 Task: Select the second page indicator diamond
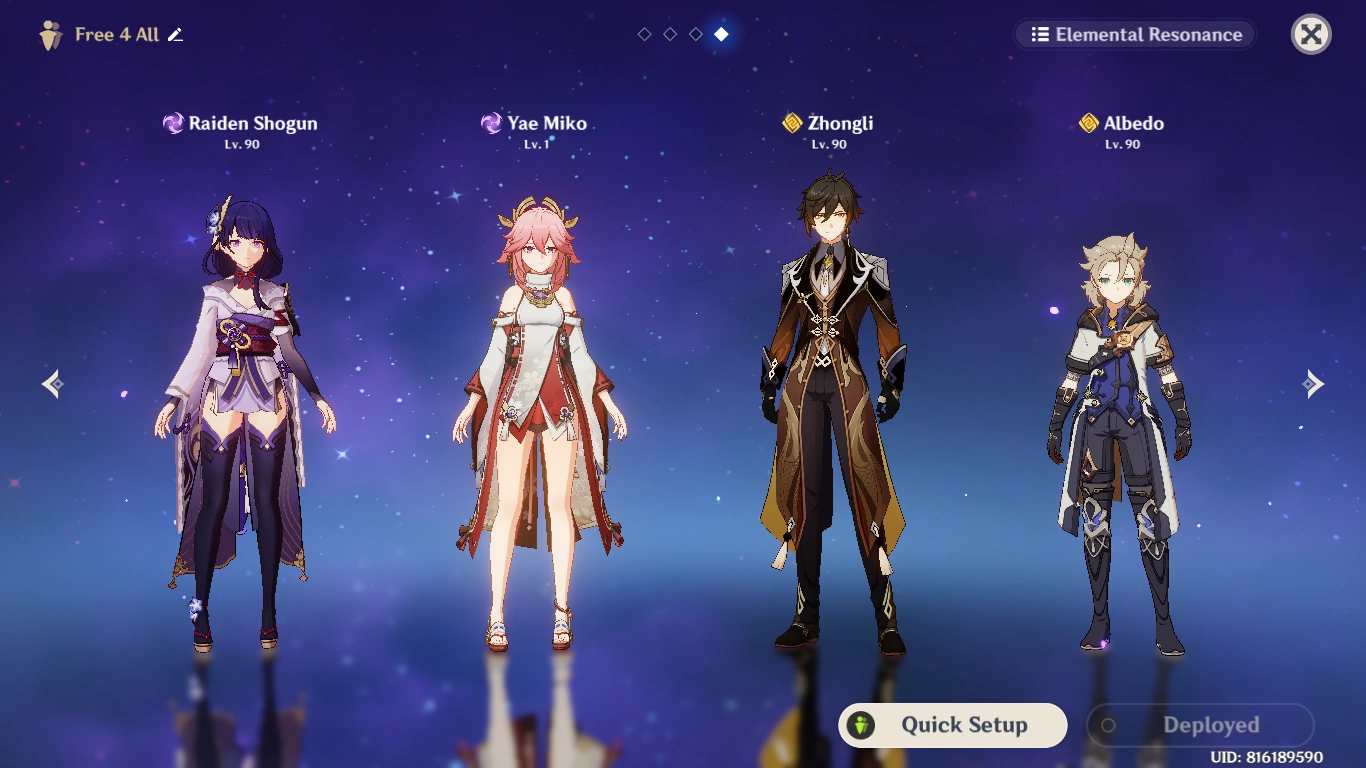click(670, 33)
